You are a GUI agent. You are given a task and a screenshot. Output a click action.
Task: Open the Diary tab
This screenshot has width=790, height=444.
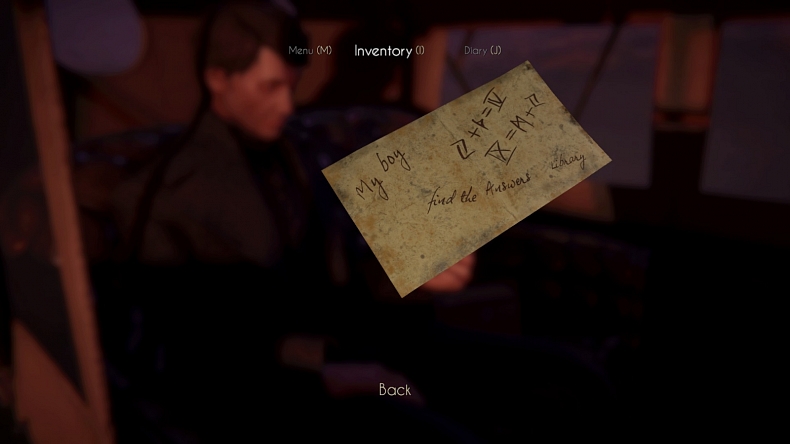(x=482, y=50)
